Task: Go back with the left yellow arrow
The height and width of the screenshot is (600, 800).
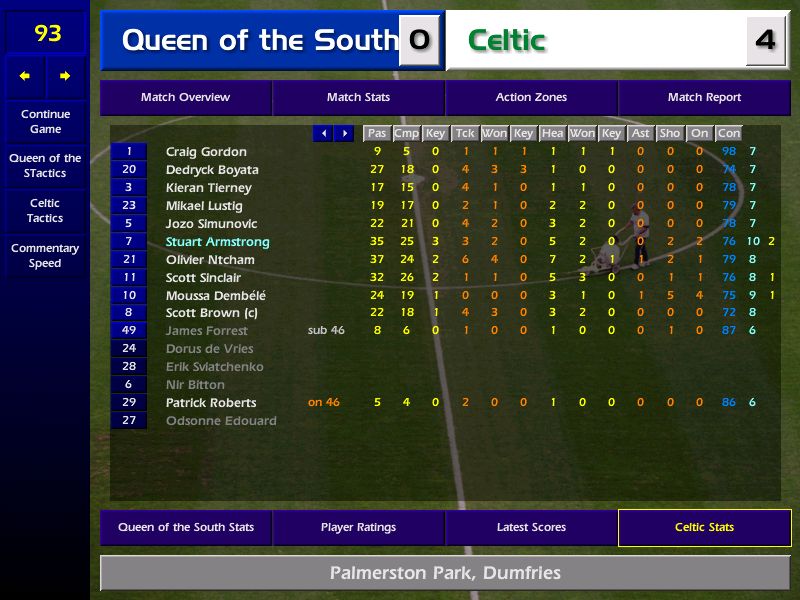Action: click(x=25, y=76)
